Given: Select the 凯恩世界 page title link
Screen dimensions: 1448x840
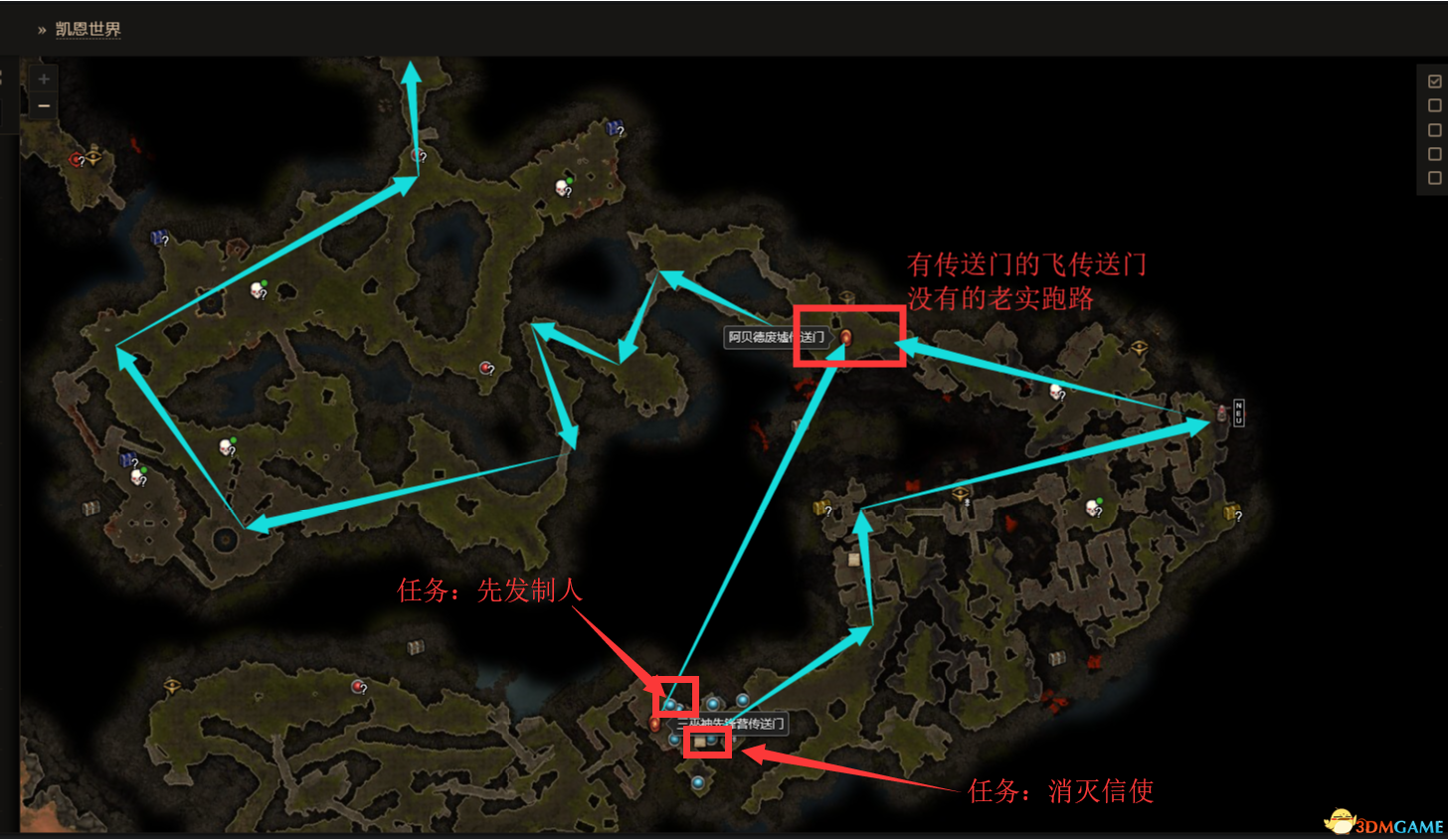Looking at the screenshot, I should coord(87,29).
